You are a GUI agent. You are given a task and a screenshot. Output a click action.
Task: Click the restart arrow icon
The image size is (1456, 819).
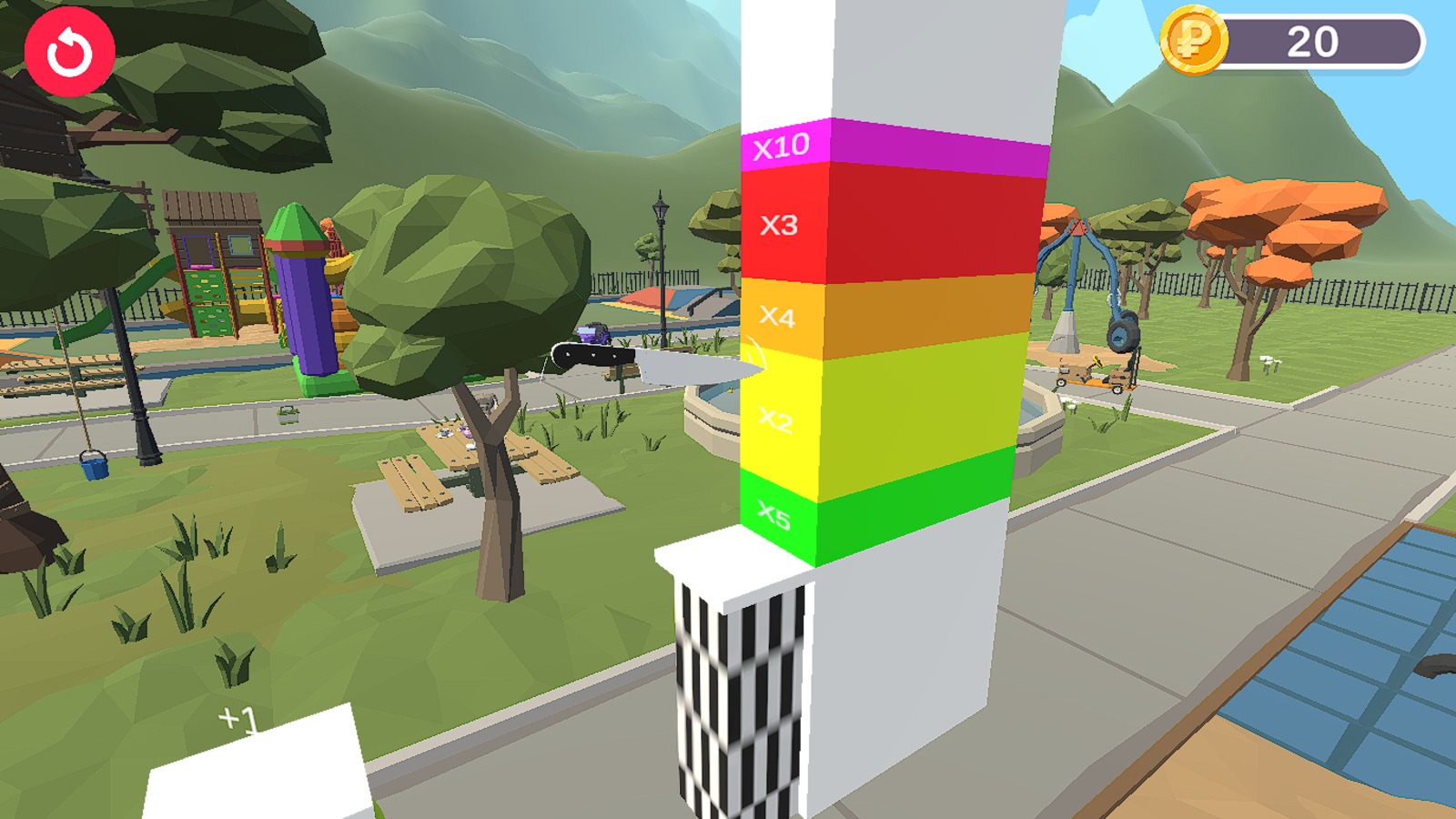click(x=71, y=50)
